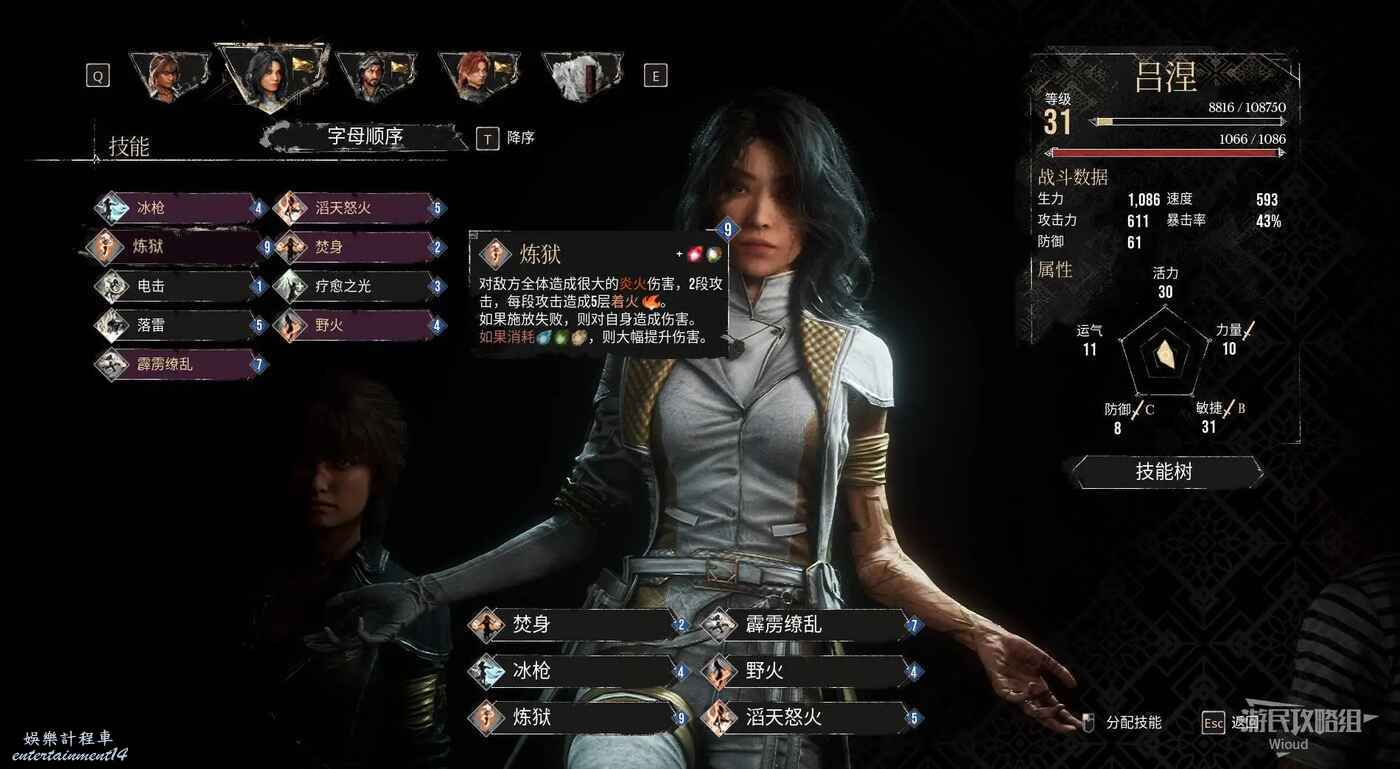Choose 滔天怒火 in the upper skill list

pos(355,208)
